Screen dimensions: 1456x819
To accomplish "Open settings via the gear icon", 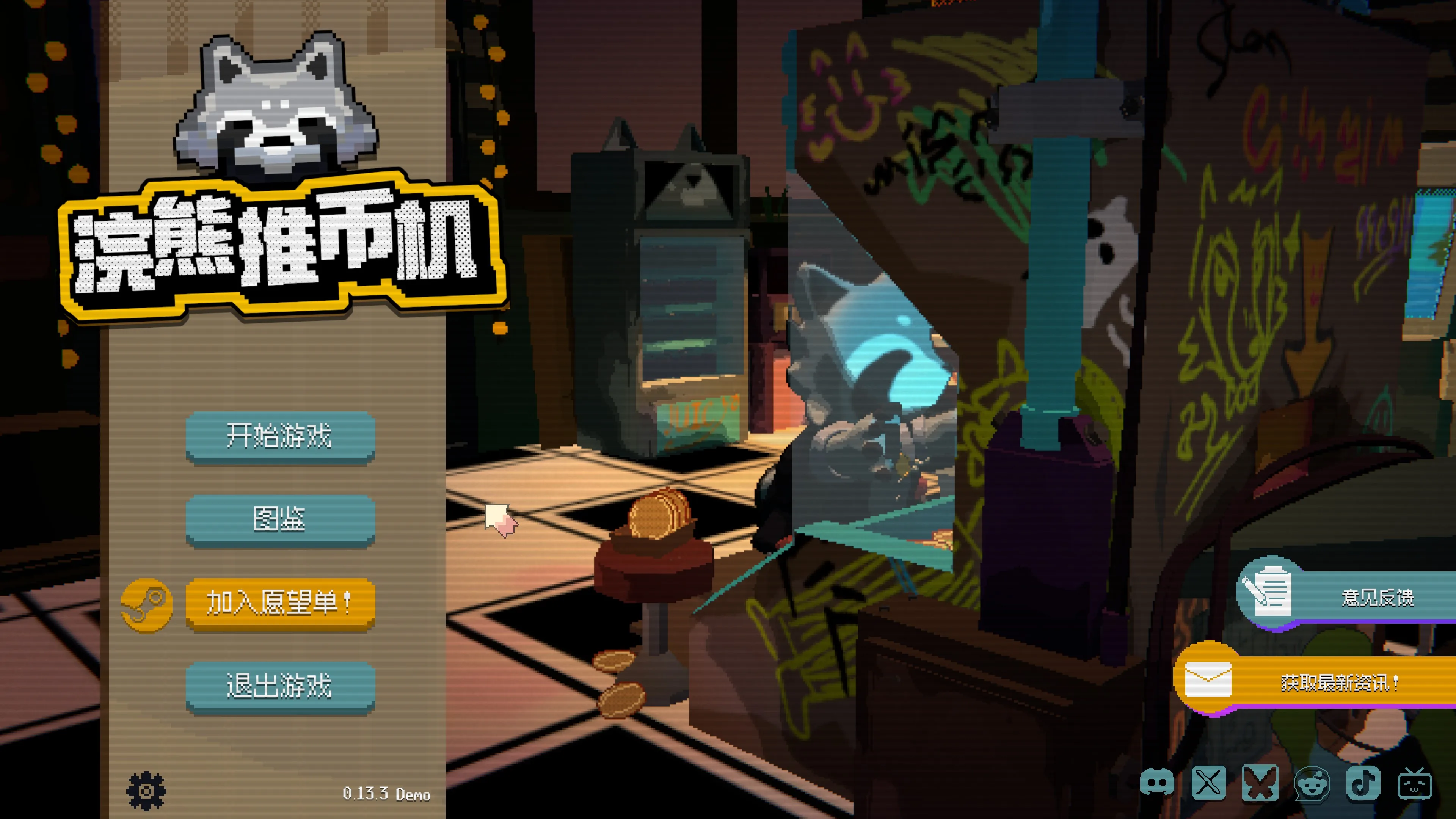I will point(146,790).
